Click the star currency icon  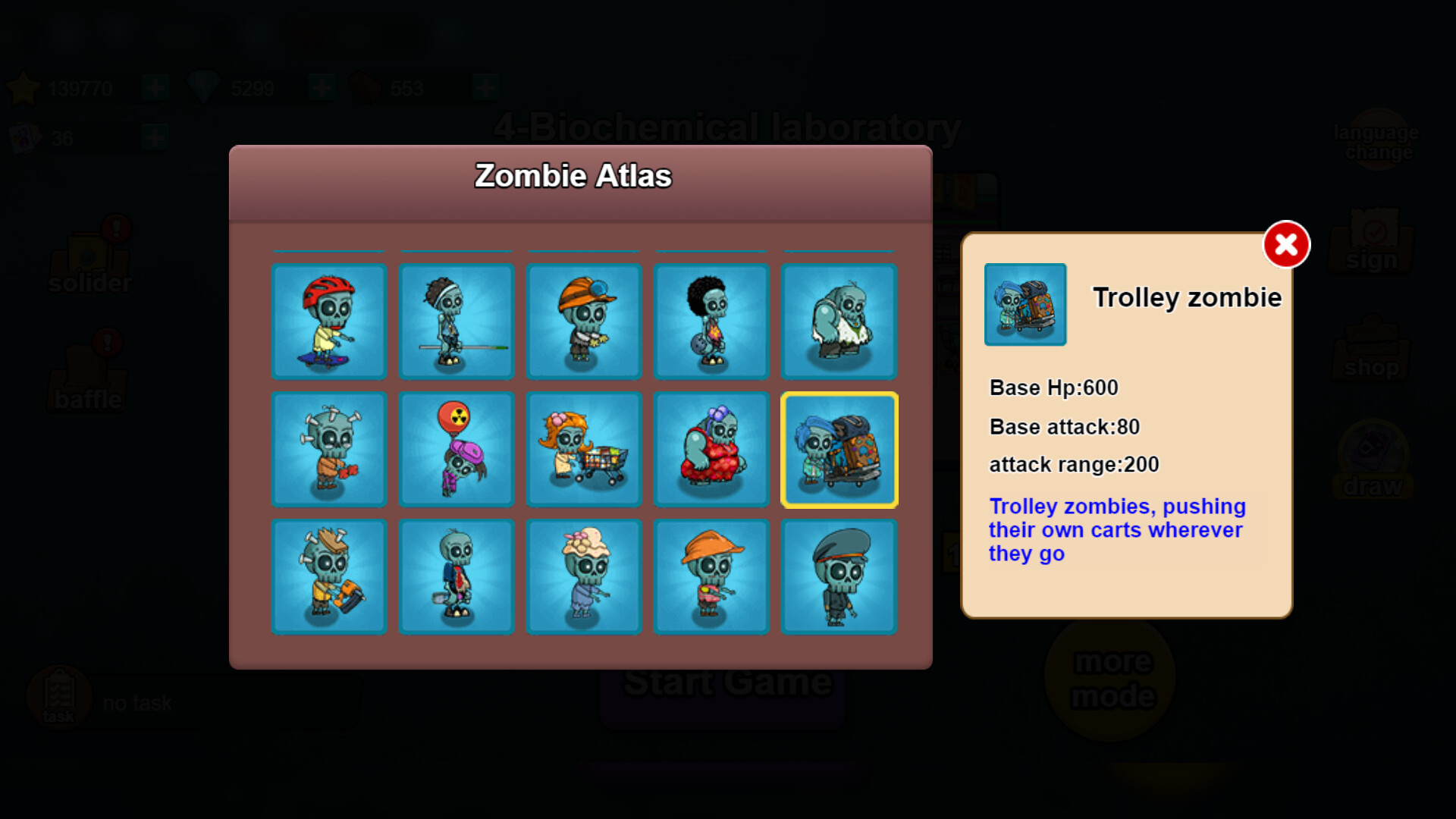click(x=25, y=86)
